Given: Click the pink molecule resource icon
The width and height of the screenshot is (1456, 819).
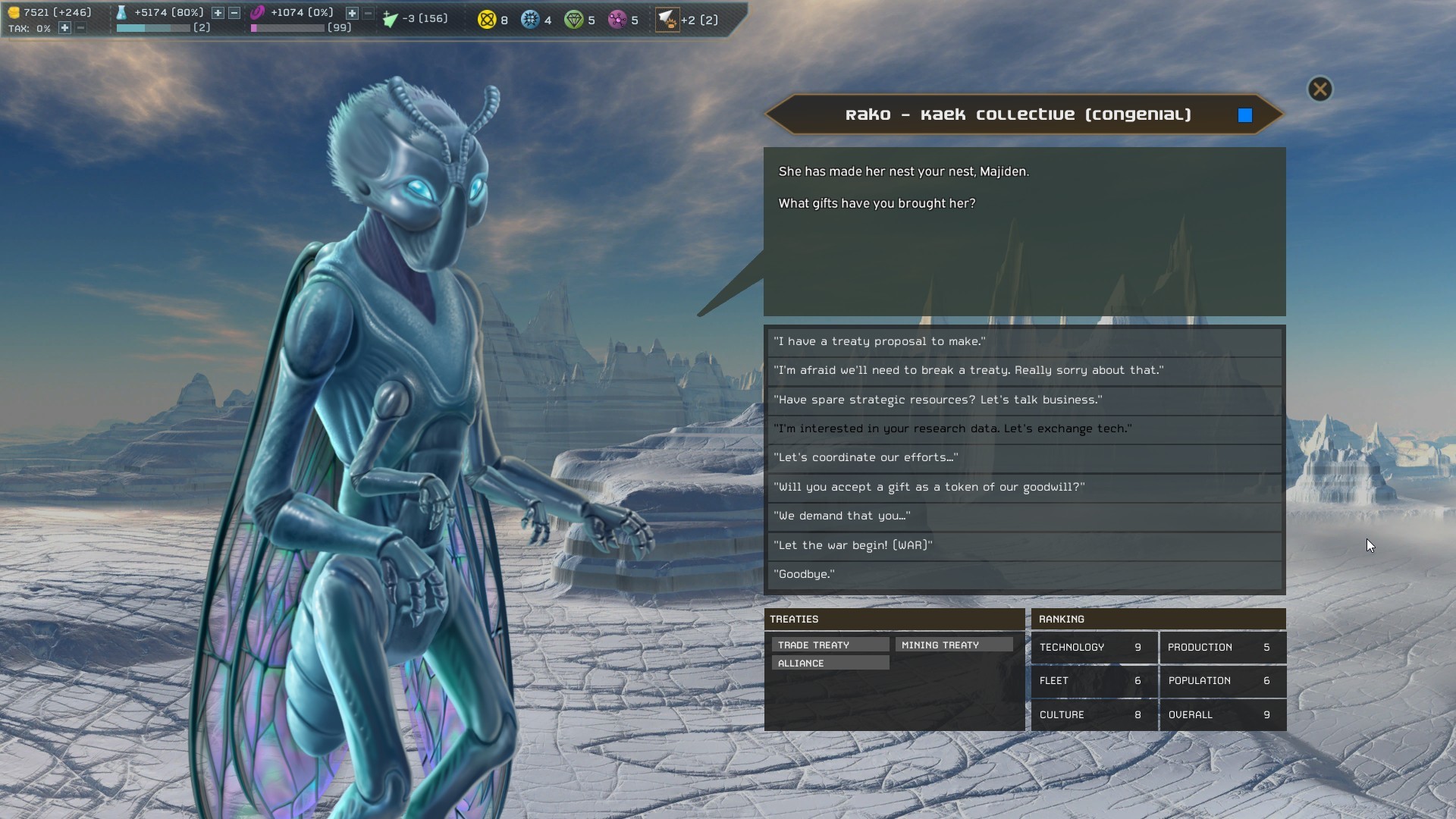Looking at the screenshot, I should point(617,20).
